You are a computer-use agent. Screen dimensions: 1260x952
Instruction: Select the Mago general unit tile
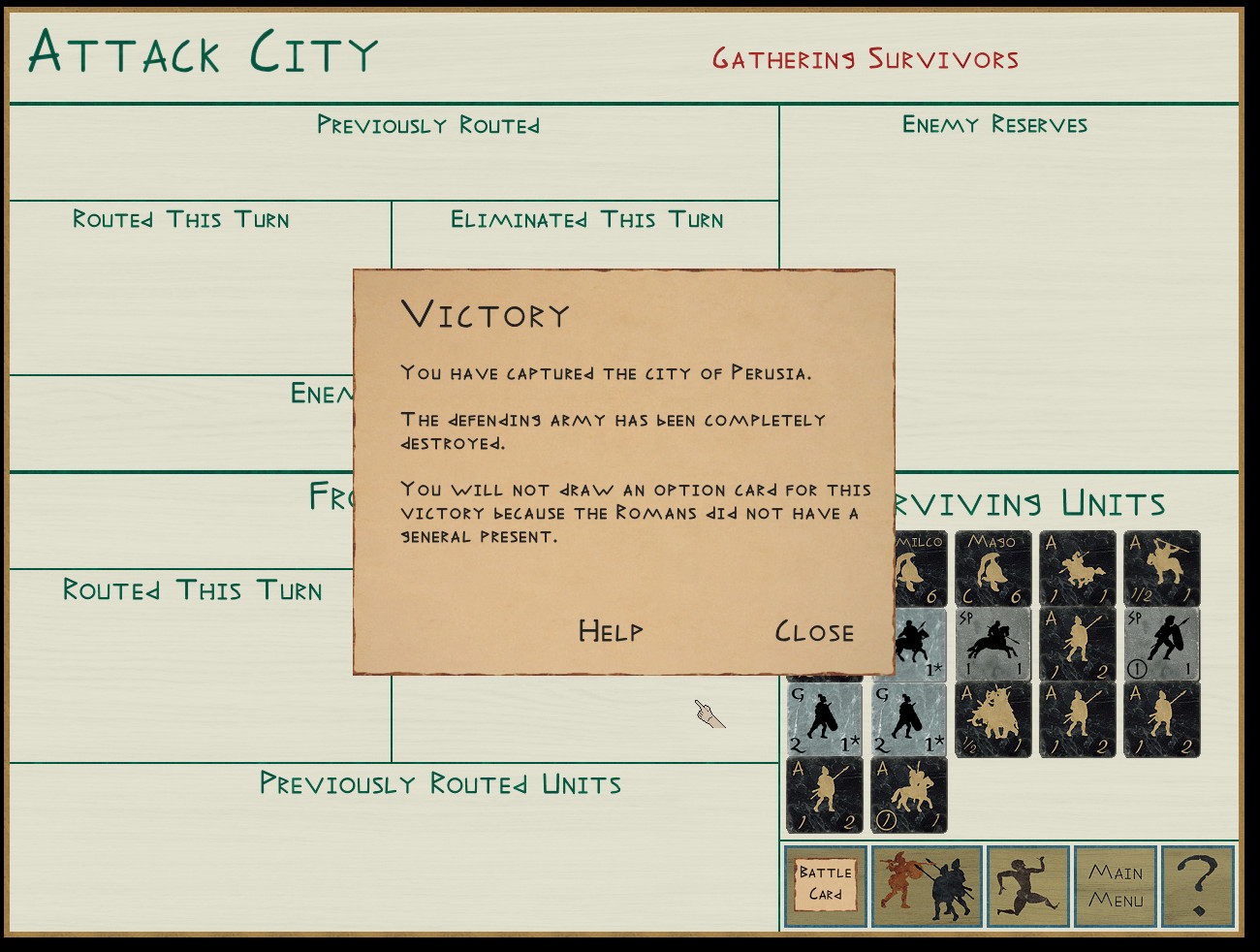click(993, 569)
